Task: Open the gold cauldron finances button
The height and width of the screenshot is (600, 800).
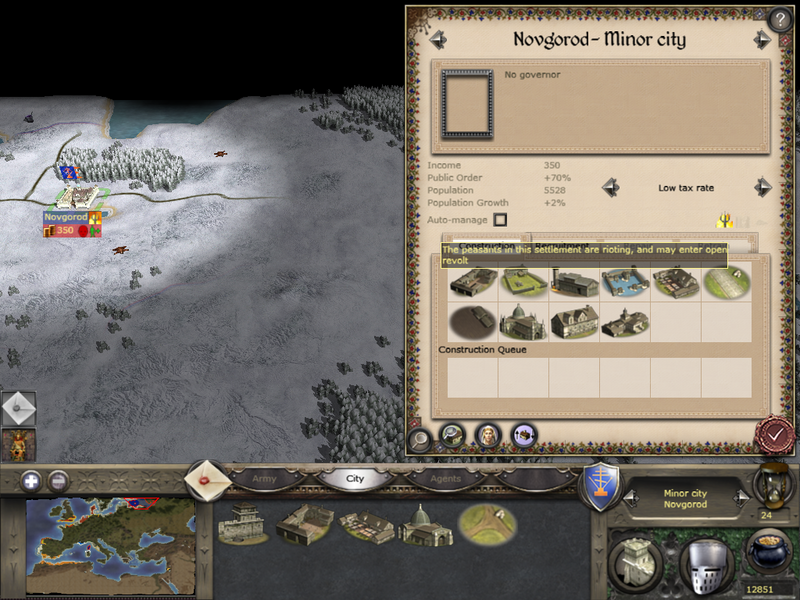Action: point(770,552)
